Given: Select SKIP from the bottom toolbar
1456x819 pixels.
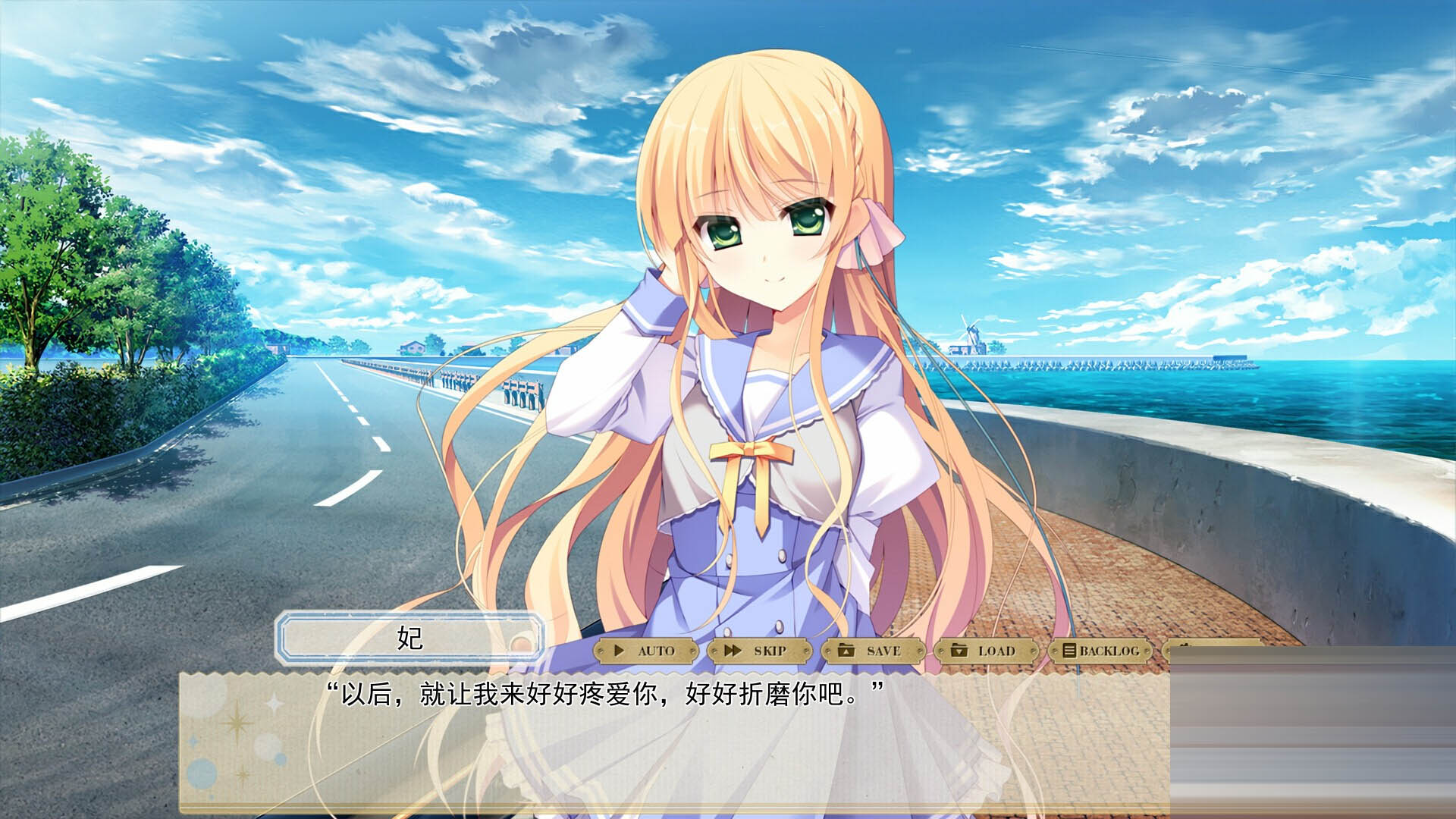Looking at the screenshot, I should point(758,651).
